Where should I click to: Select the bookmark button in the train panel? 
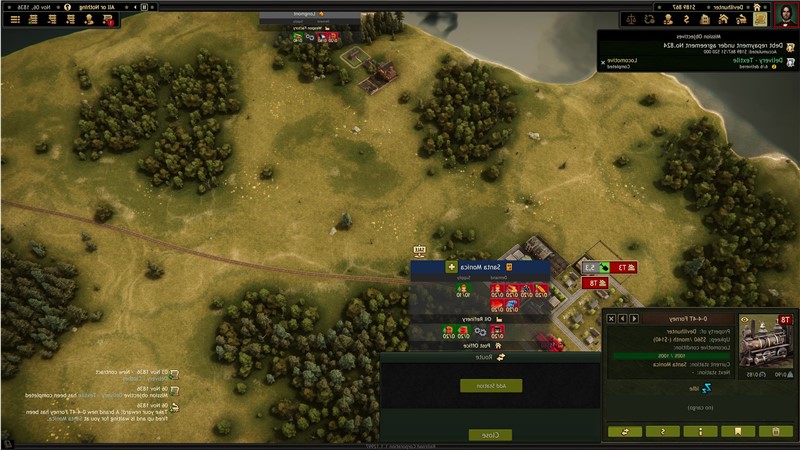(738, 431)
